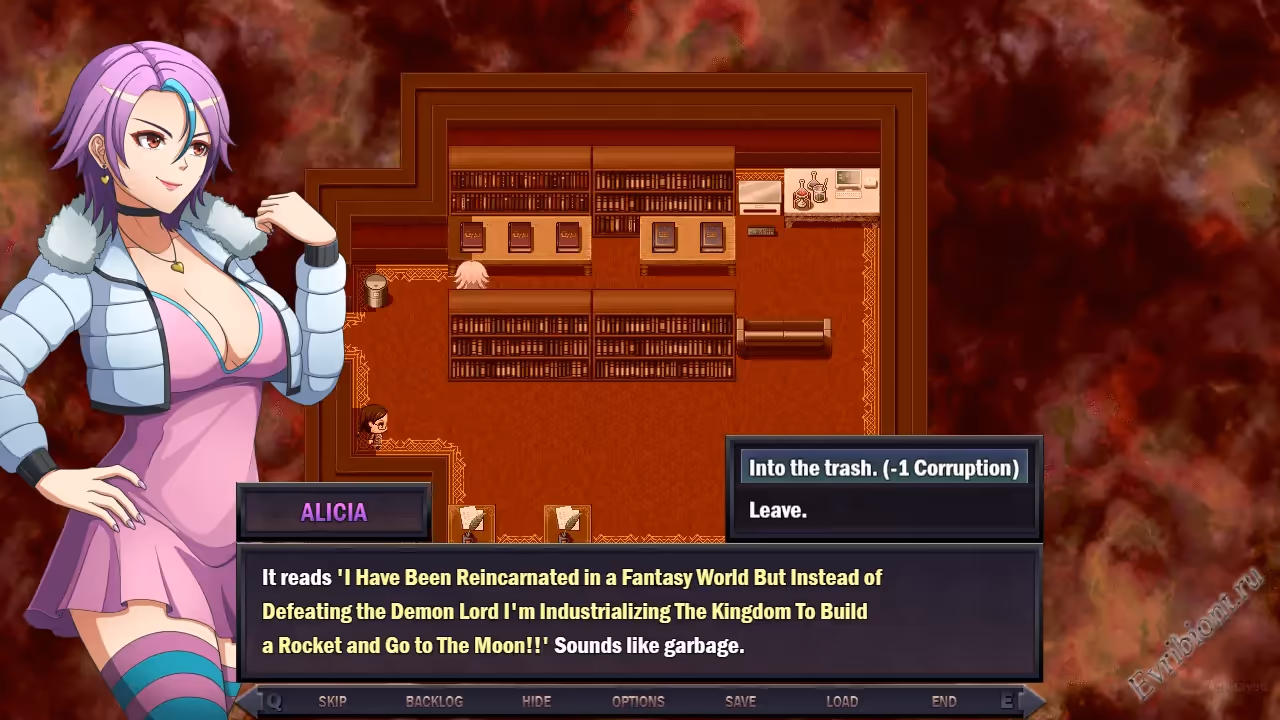This screenshot has height=720, width=1280.
Task: Open the OPTIONS menu
Action: click(638, 701)
